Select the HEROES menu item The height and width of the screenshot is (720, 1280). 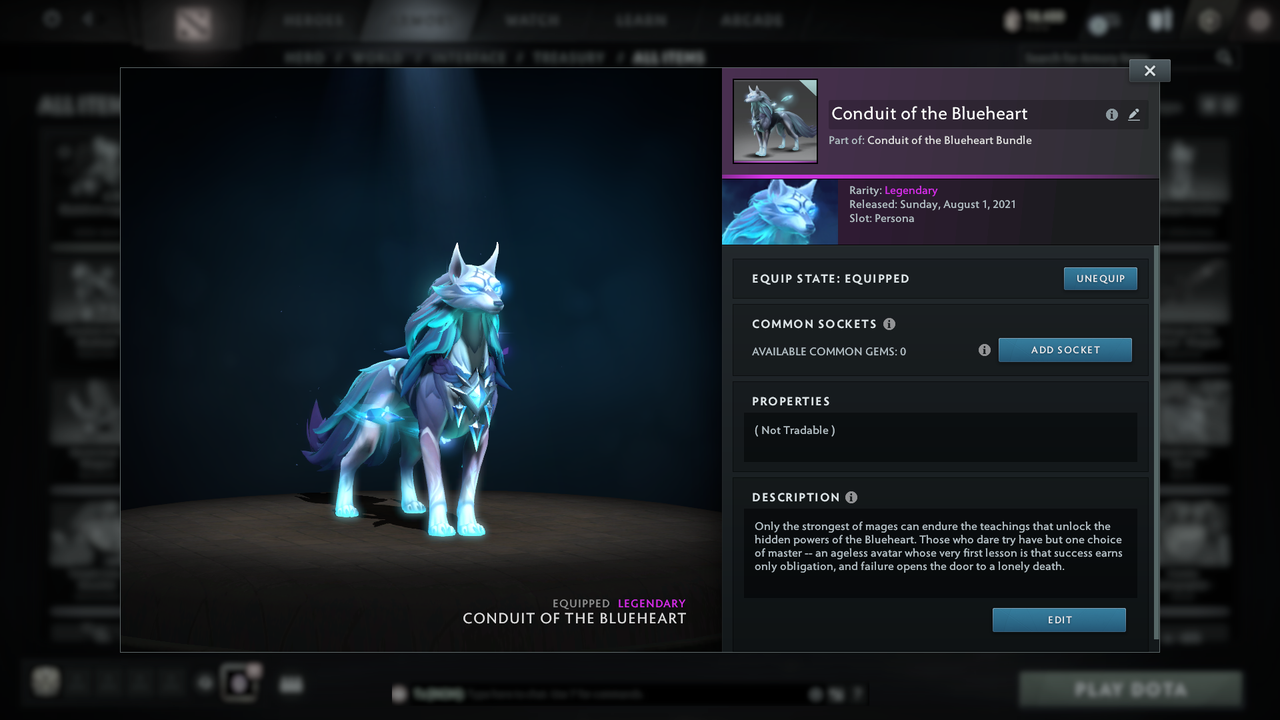(x=315, y=18)
